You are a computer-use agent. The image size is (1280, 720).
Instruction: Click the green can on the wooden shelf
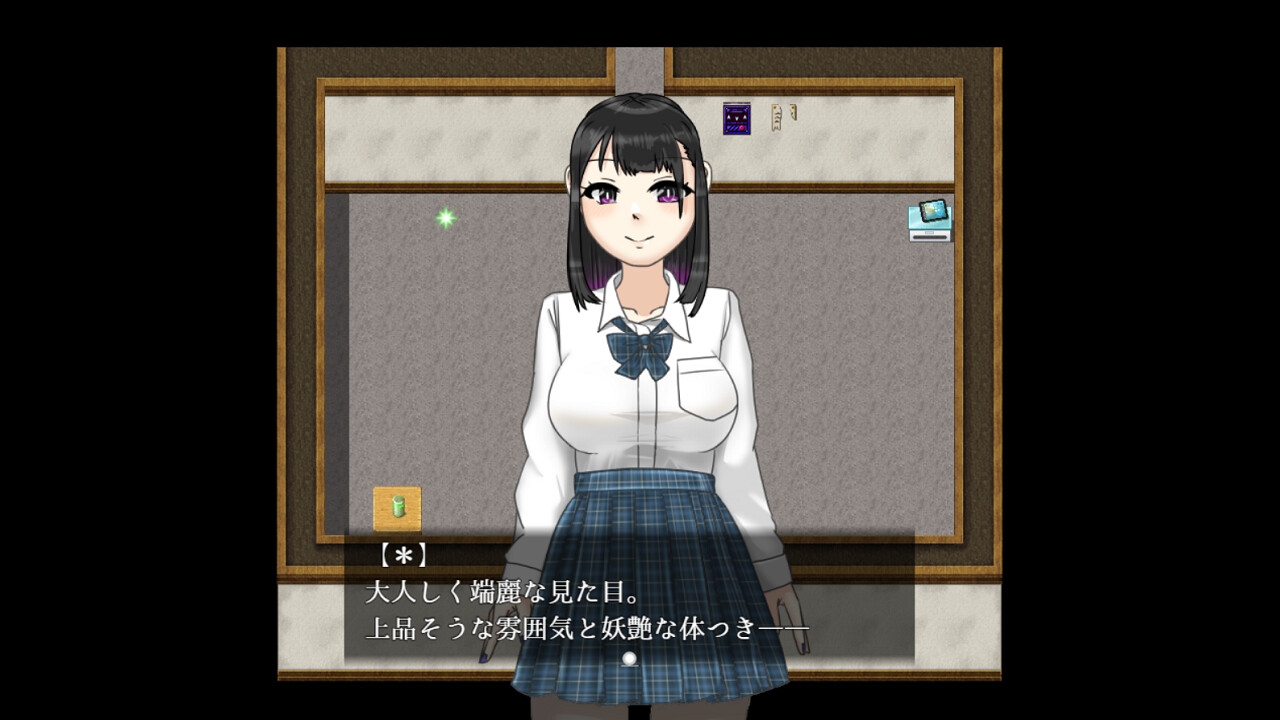(397, 505)
